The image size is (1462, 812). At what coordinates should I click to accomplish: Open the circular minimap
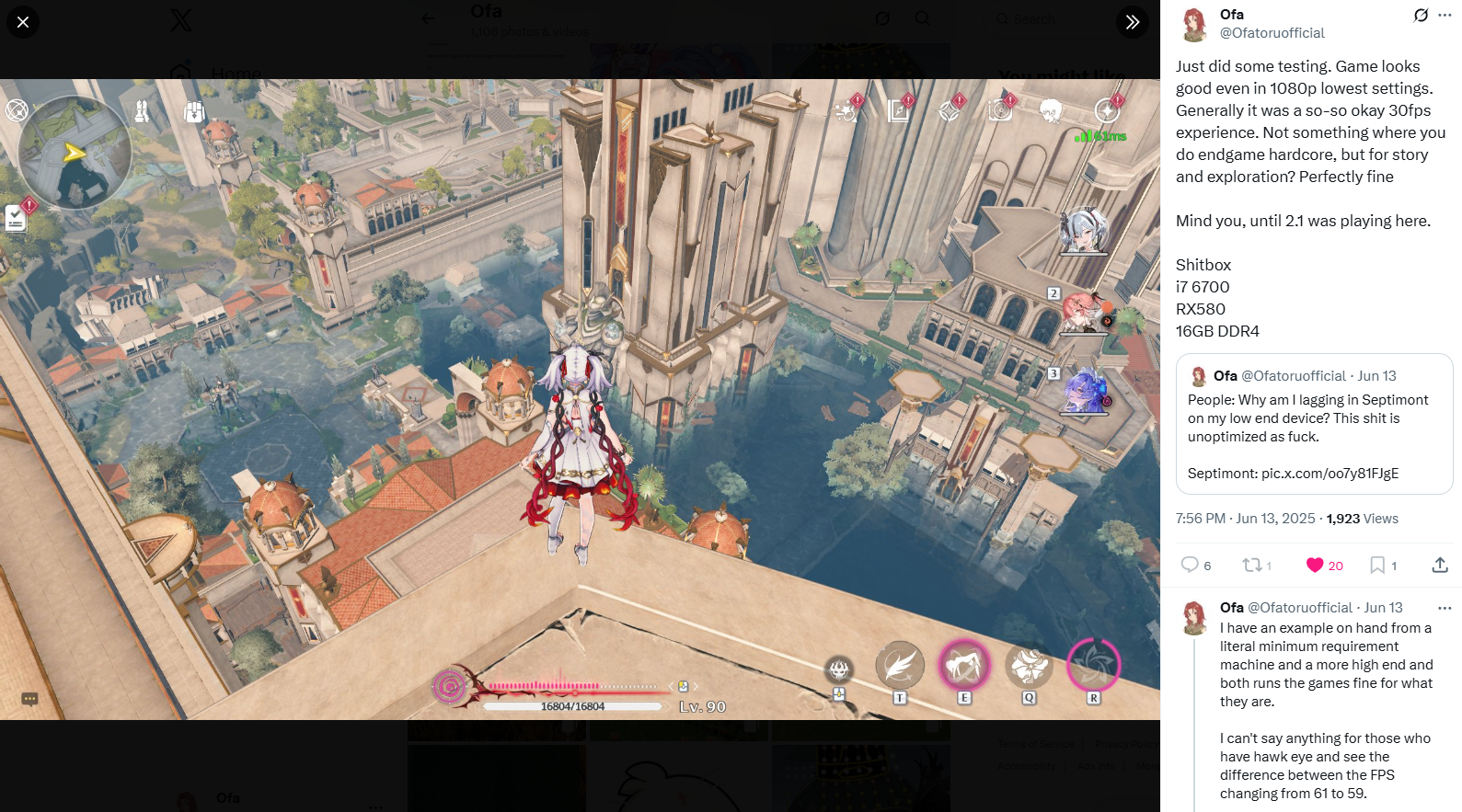[x=75, y=153]
